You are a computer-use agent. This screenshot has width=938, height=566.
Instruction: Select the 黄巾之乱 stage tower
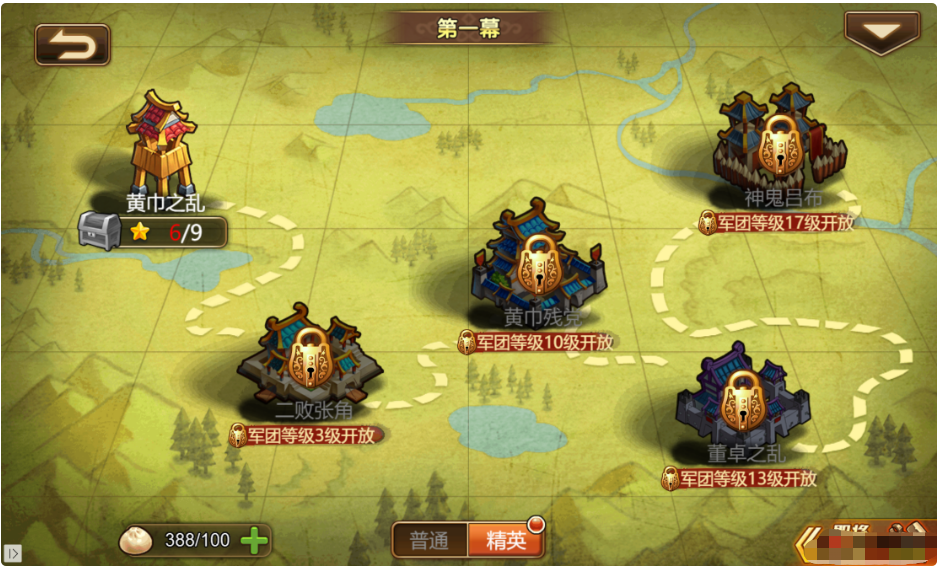[x=163, y=145]
